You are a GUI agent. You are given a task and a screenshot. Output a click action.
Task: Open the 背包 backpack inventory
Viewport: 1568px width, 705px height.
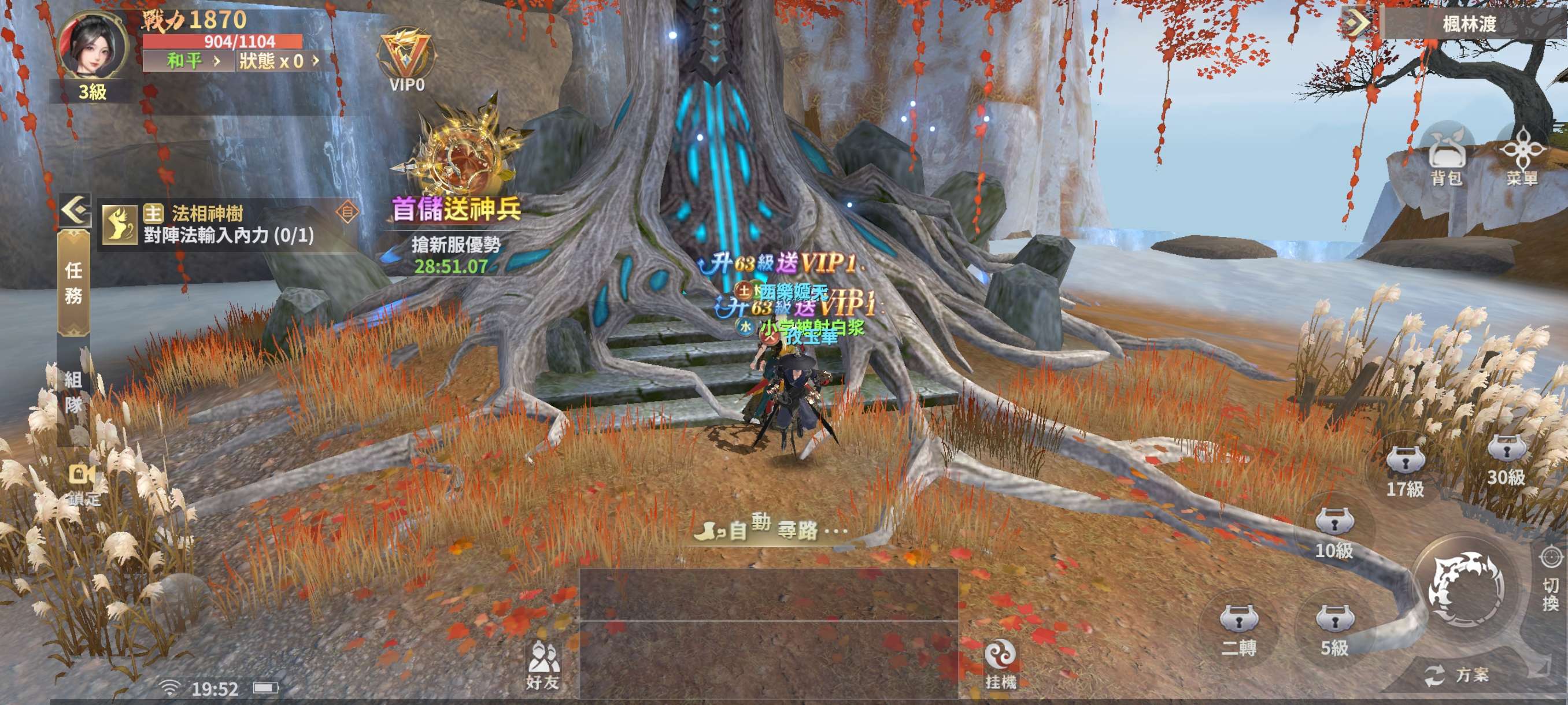(x=1446, y=159)
